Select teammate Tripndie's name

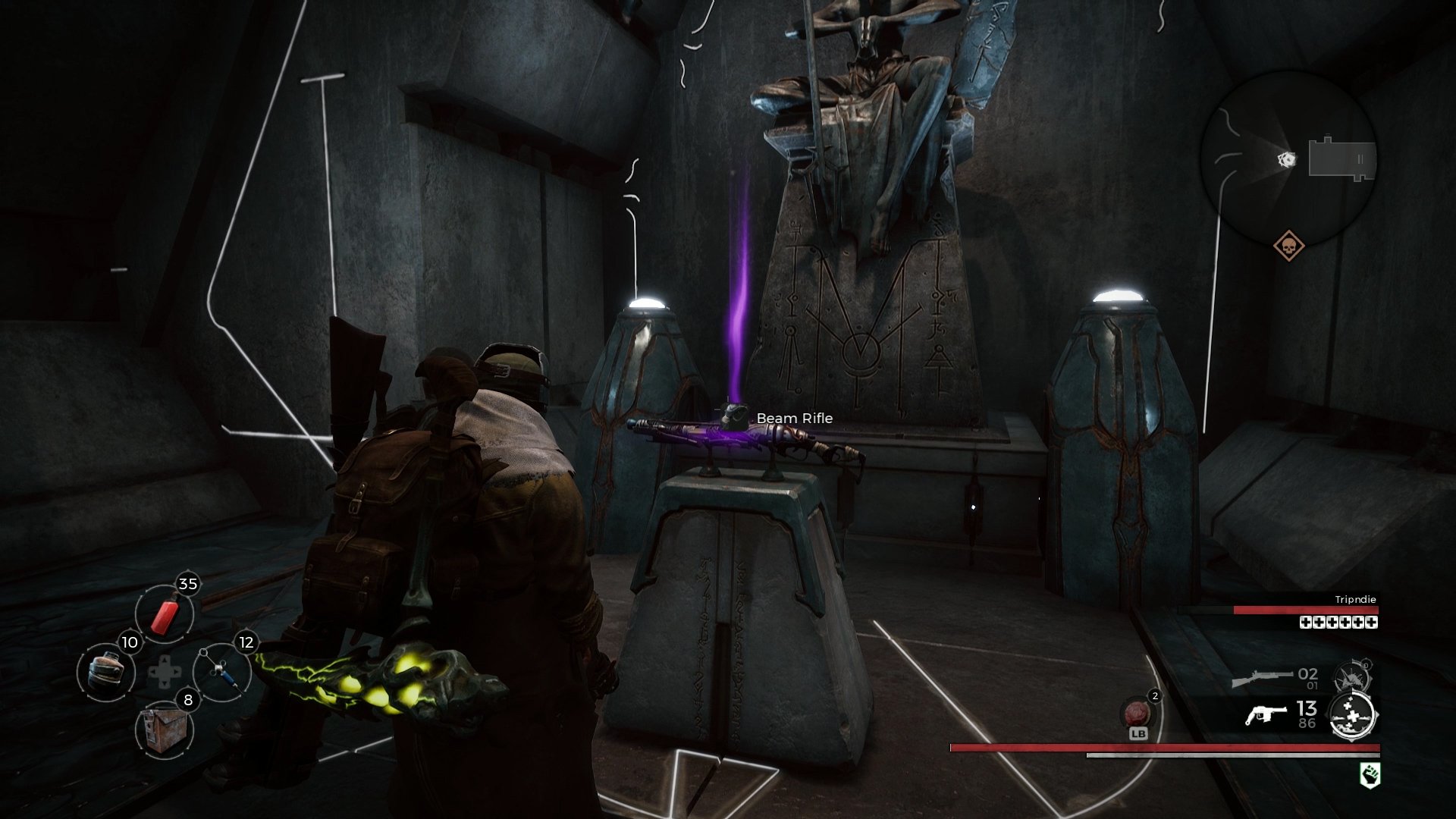coord(1355,599)
